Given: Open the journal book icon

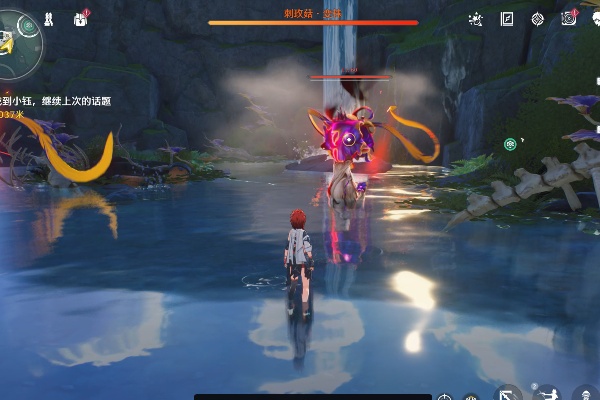Looking at the screenshot, I should pos(507,19).
